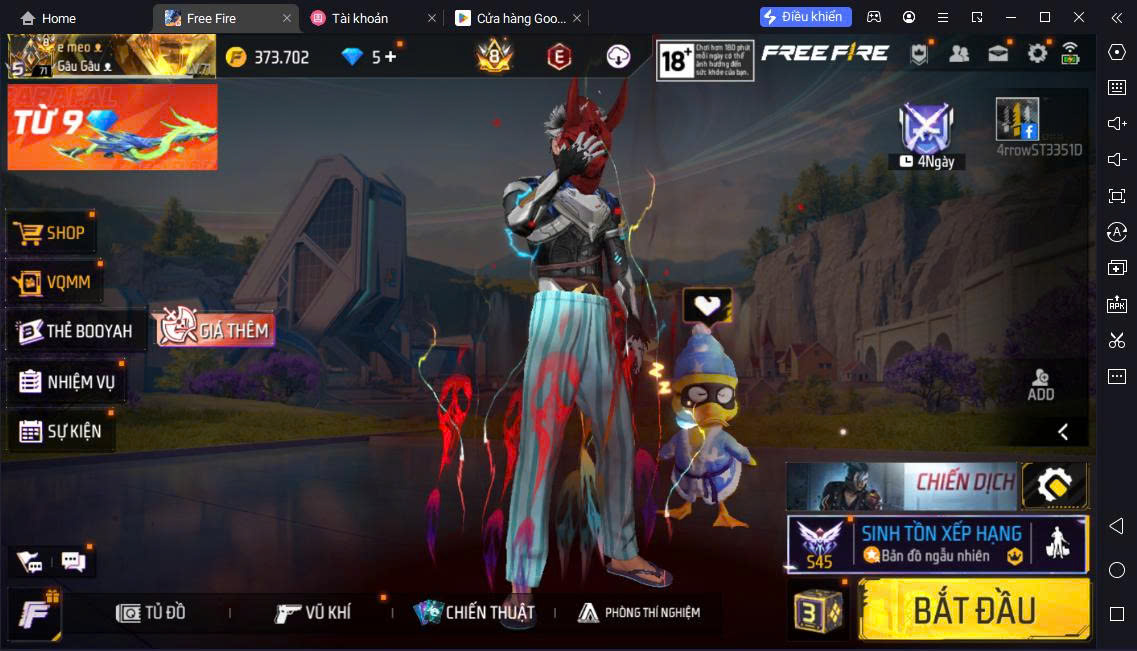Open VŨ KHÍ weapons tab
The image size is (1137, 651).
click(314, 612)
